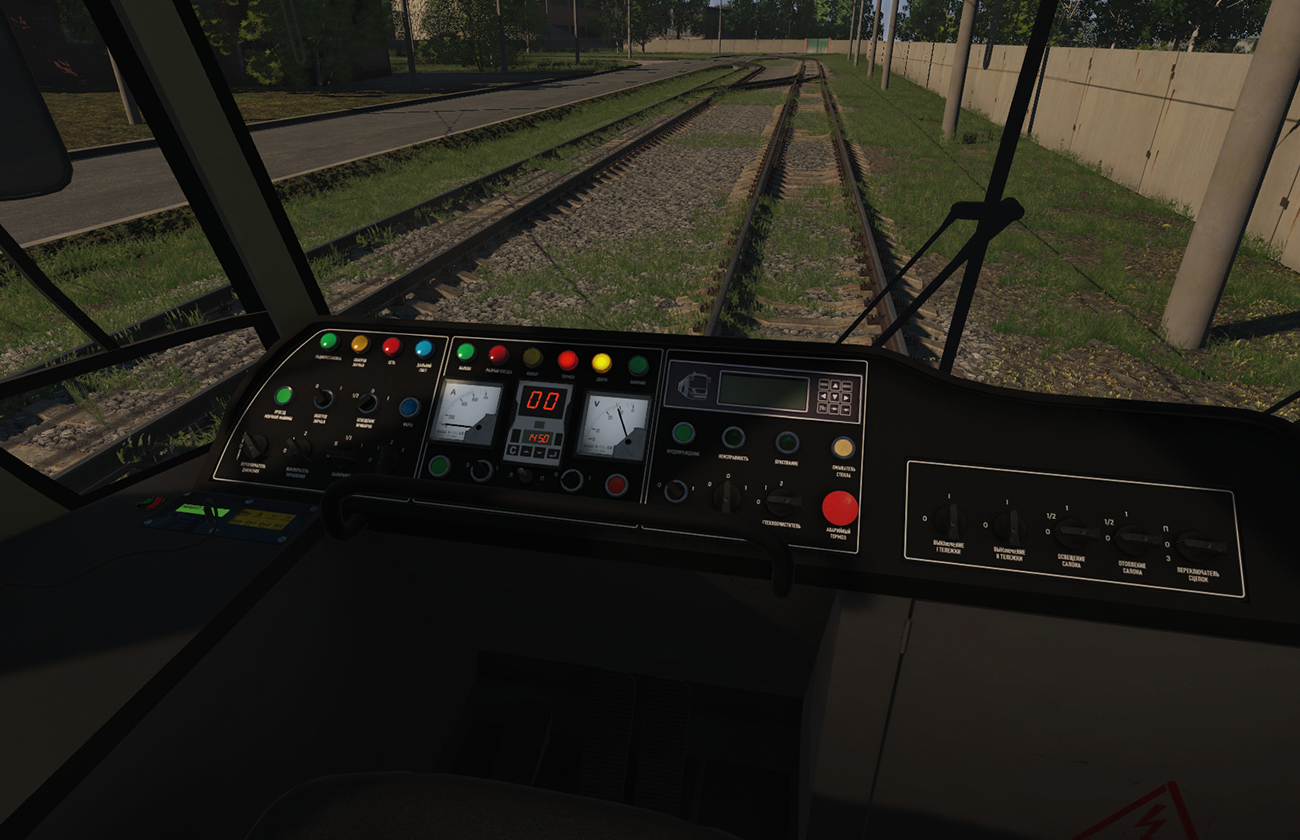Hit the red emergency brake button
The image size is (1300, 840).
[839, 507]
